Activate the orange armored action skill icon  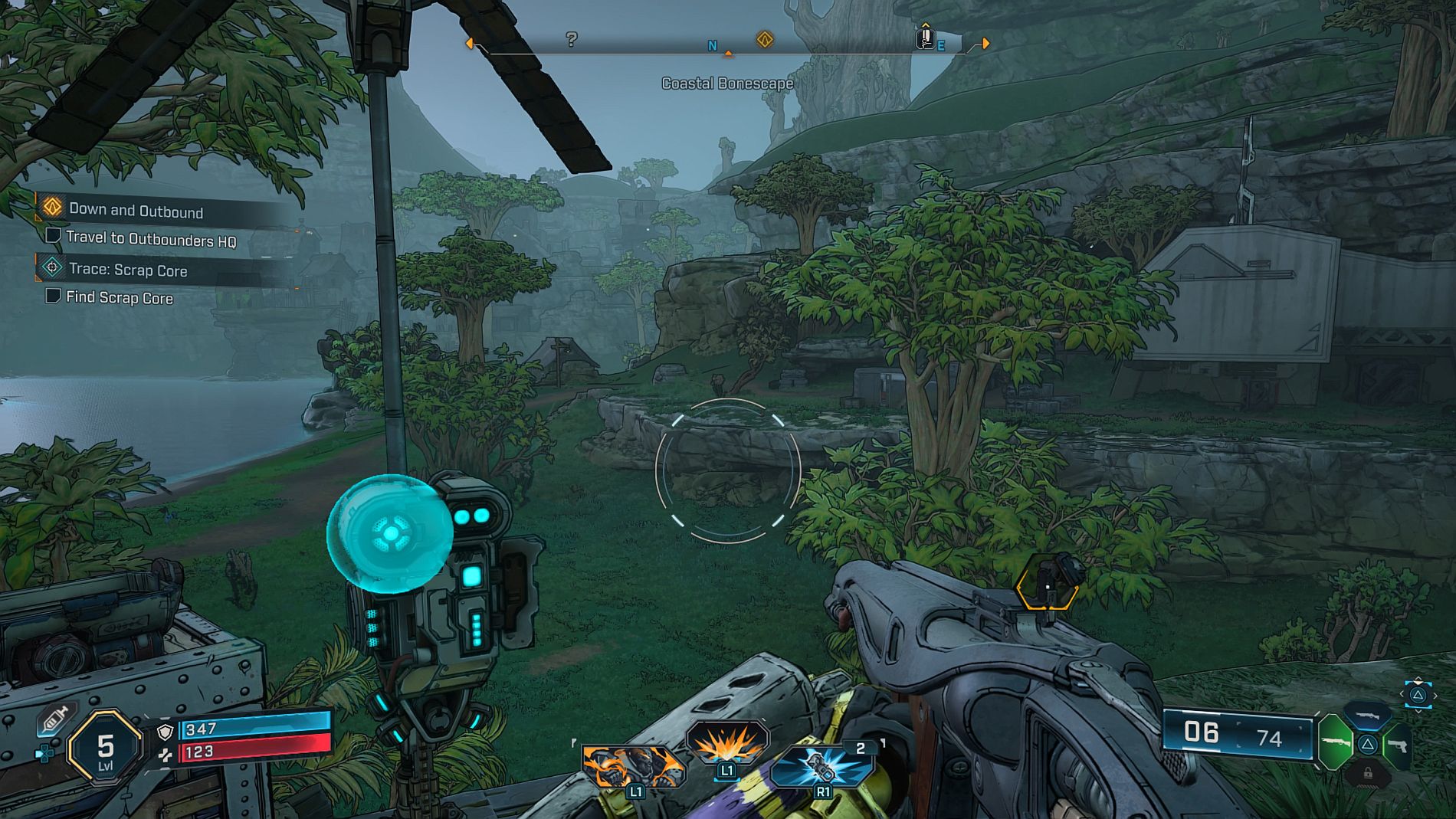(632, 766)
